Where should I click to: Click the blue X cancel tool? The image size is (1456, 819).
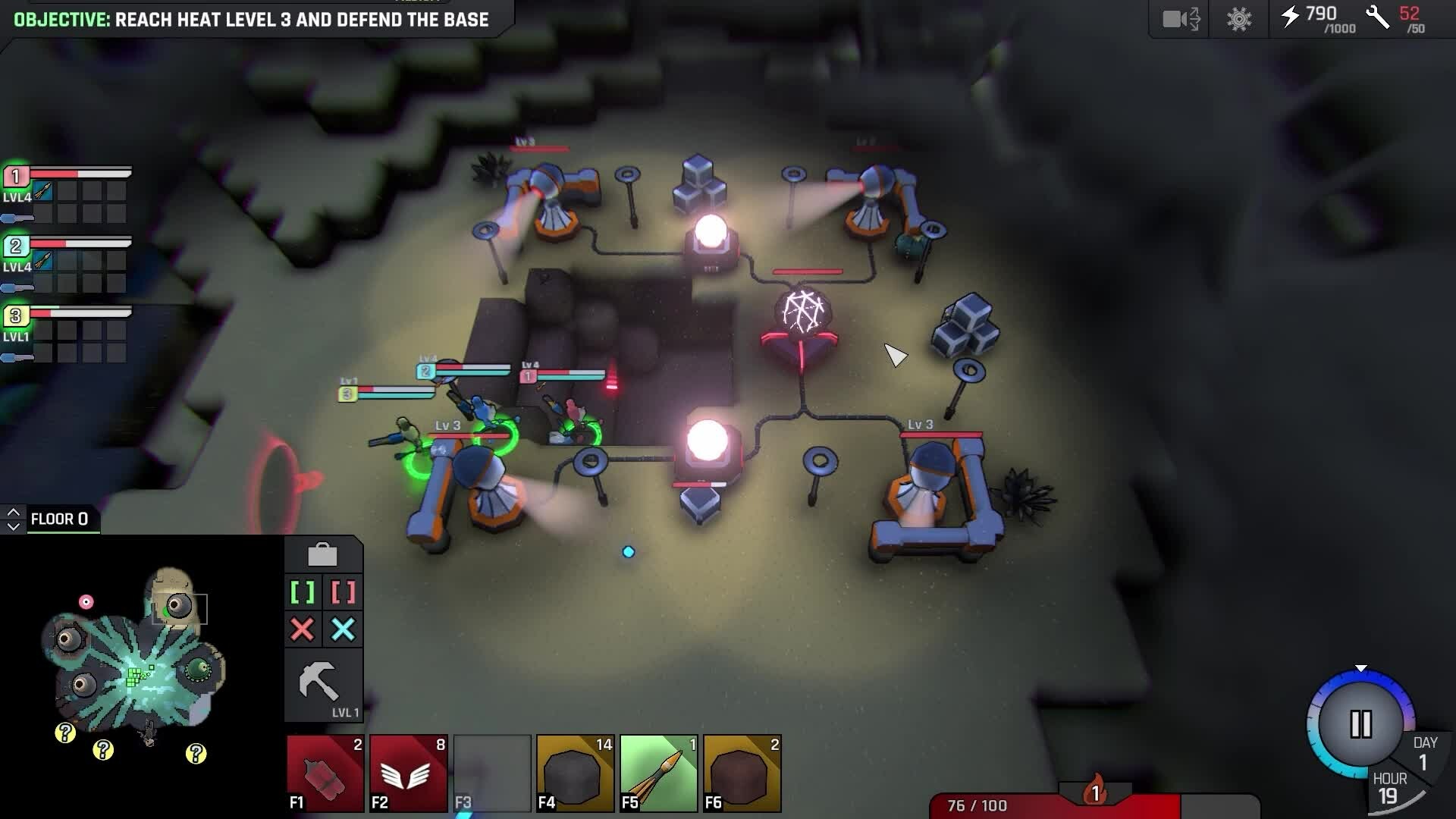tap(344, 629)
